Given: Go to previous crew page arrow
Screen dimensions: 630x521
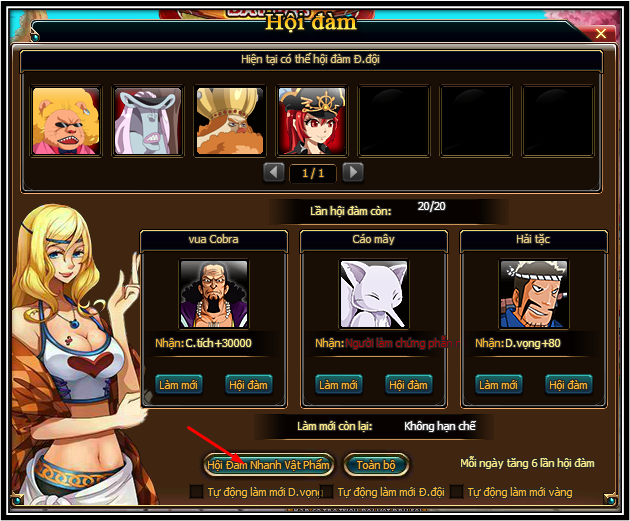Looking at the screenshot, I should click(274, 172).
